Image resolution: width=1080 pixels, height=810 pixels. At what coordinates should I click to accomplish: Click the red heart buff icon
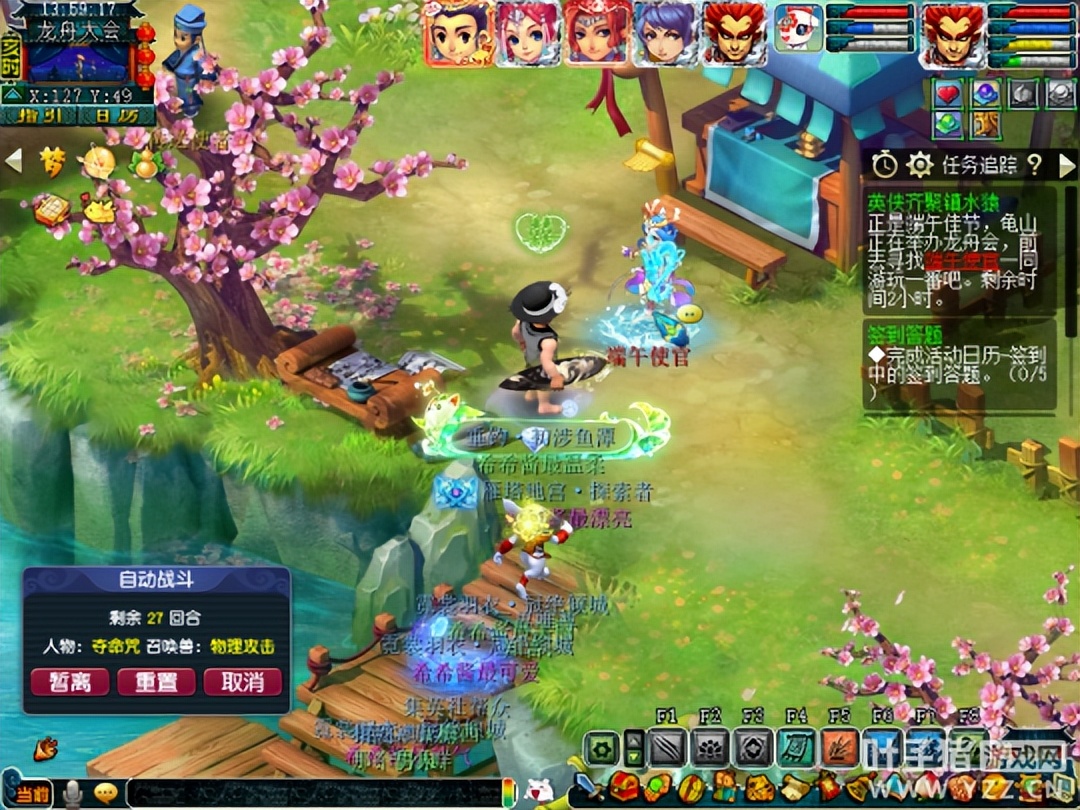point(948,93)
